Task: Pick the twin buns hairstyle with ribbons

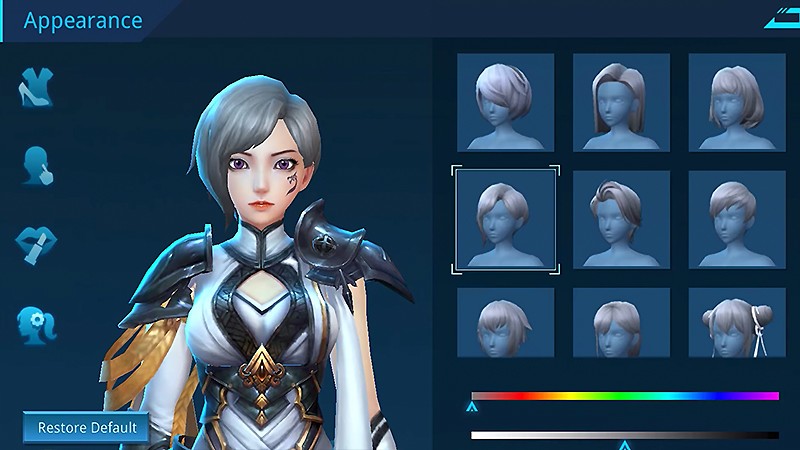Action: tap(737, 323)
